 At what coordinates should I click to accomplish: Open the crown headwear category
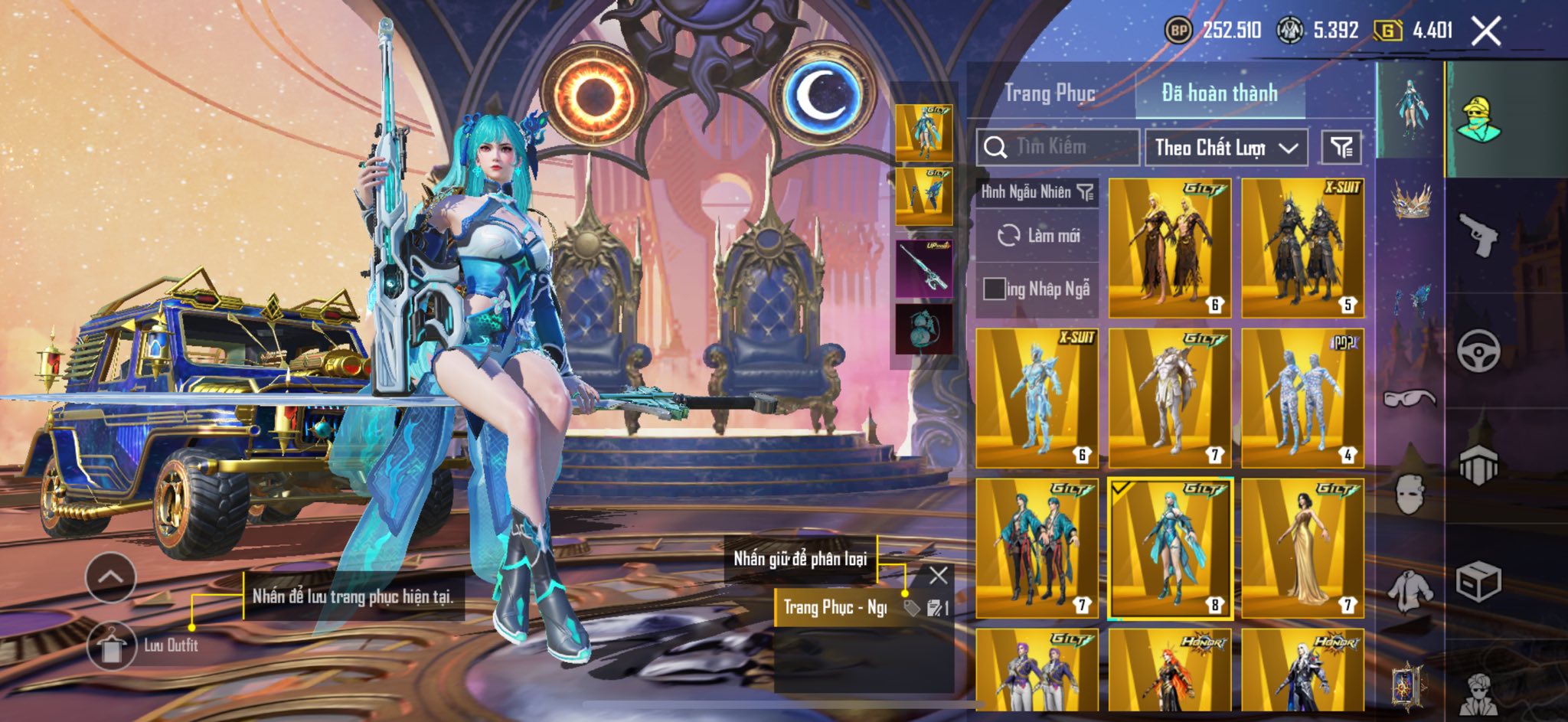click(x=1410, y=201)
